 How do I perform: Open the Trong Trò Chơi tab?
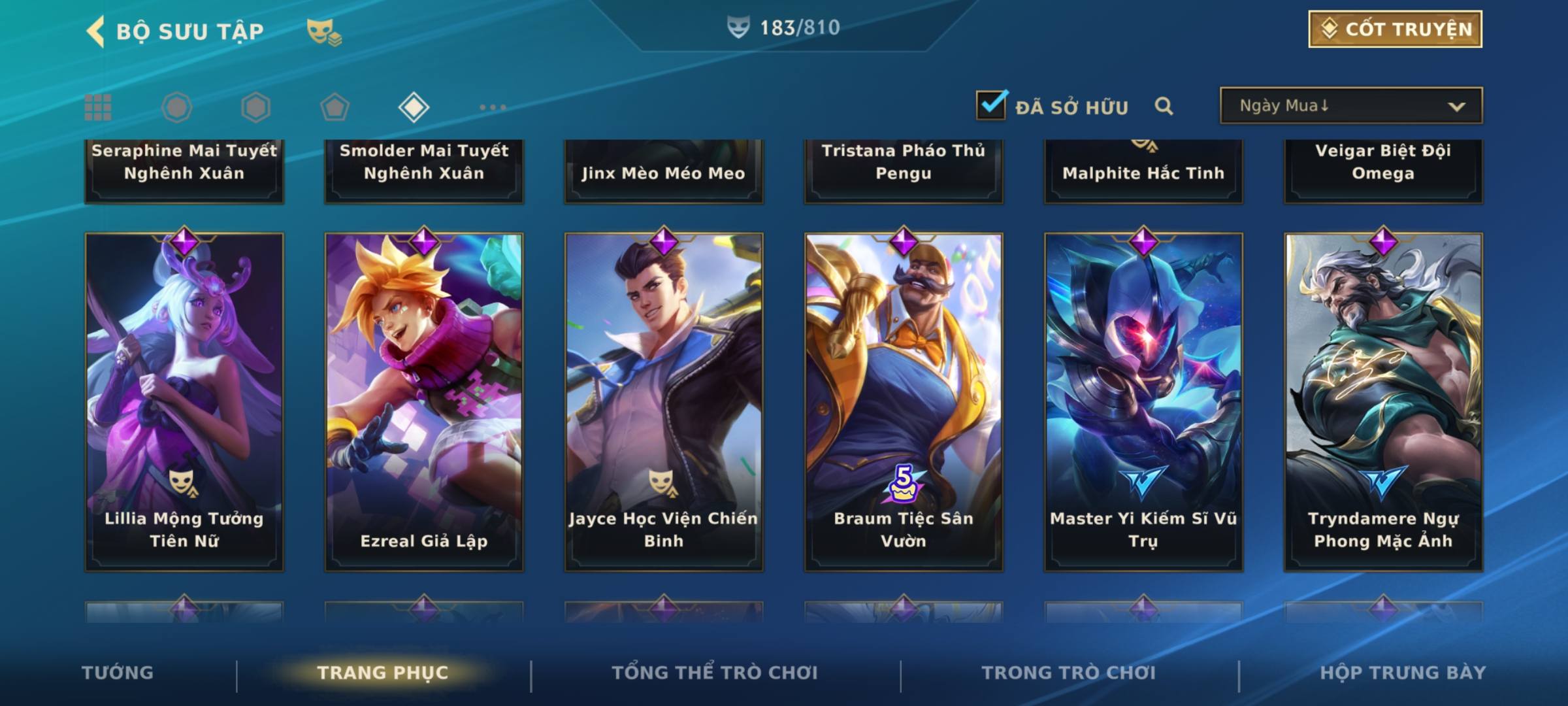click(x=1069, y=673)
